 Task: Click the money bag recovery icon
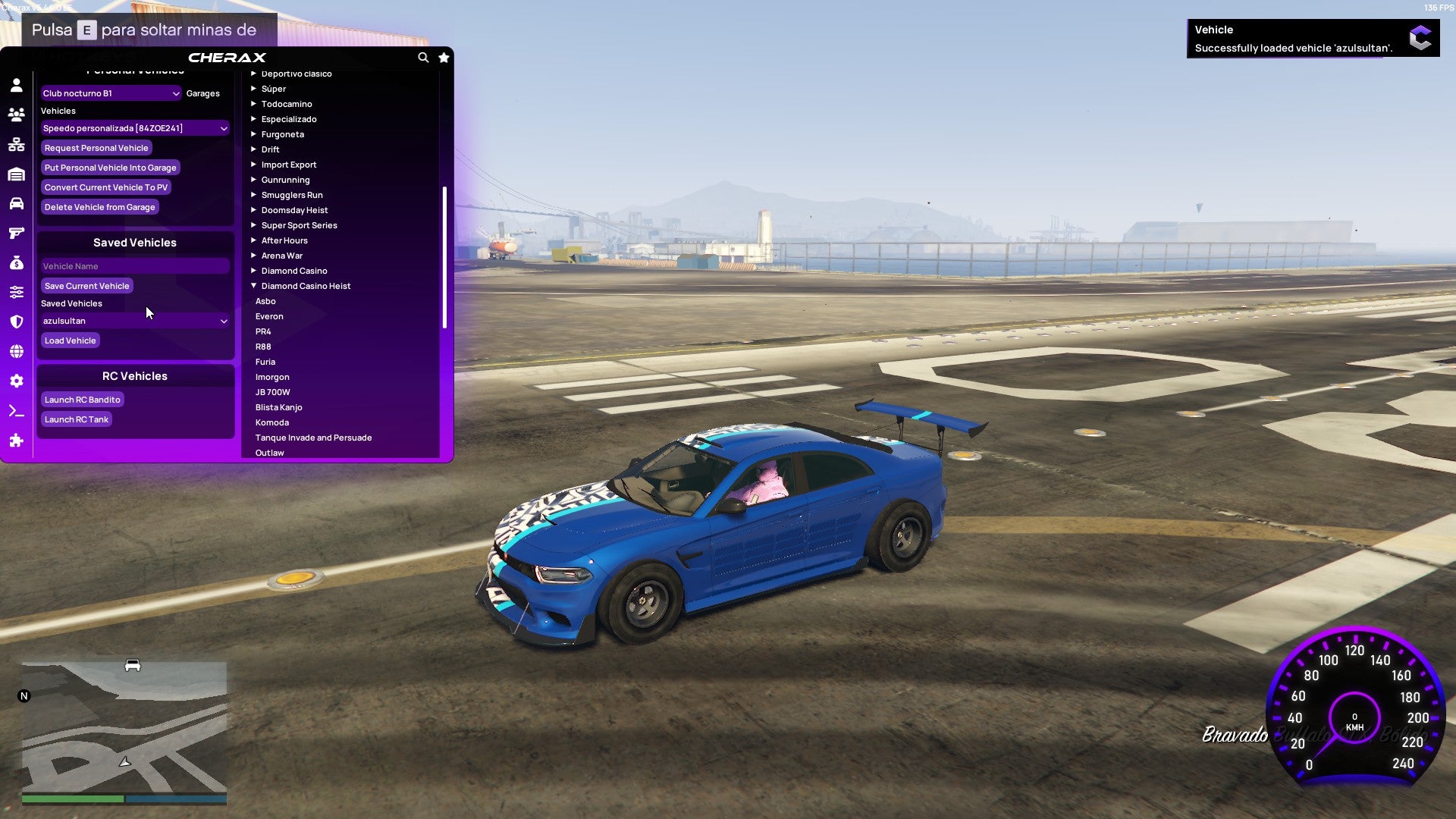coord(17,263)
